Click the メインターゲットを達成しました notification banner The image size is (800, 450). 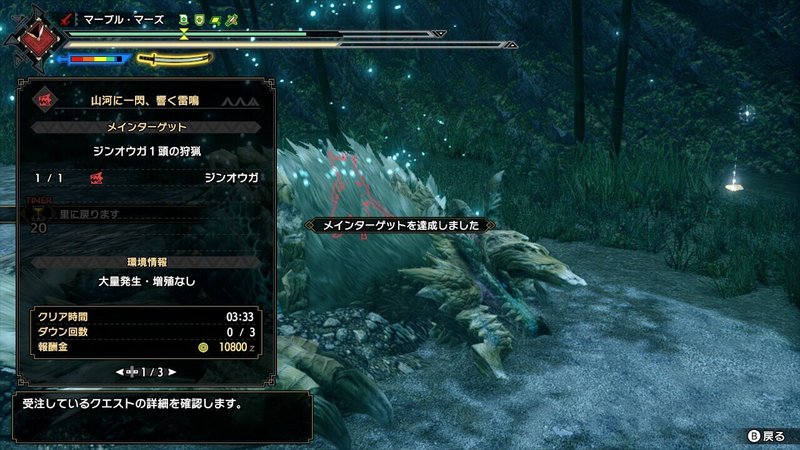(400, 226)
